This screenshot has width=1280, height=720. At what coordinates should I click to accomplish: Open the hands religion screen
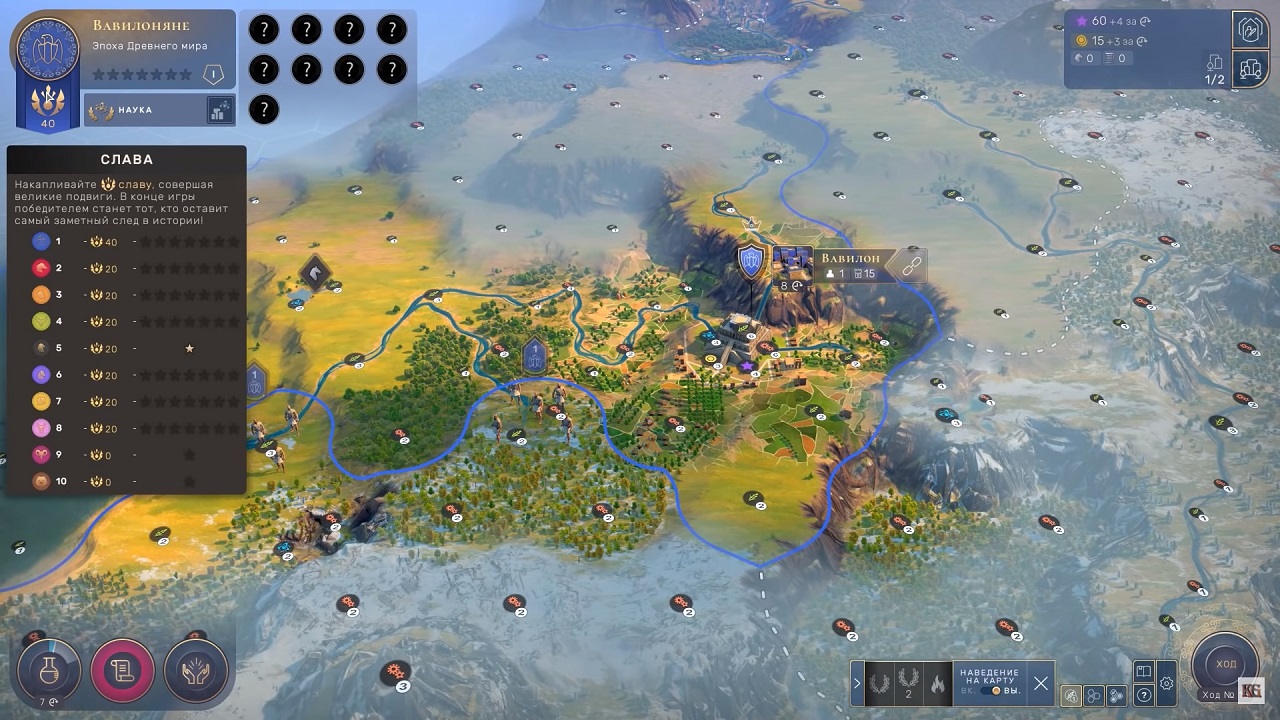(196, 670)
